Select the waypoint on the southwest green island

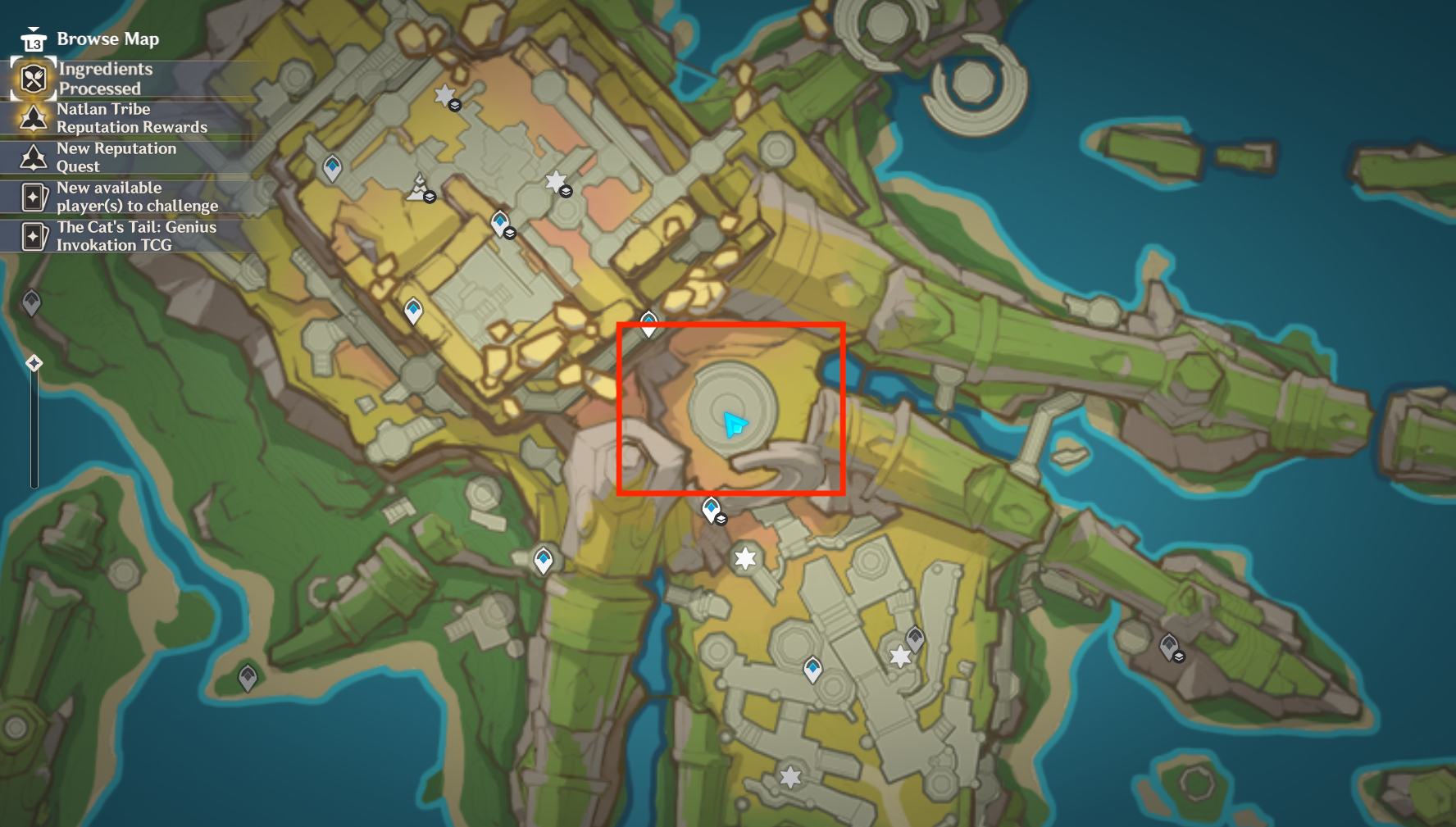click(248, 676)
